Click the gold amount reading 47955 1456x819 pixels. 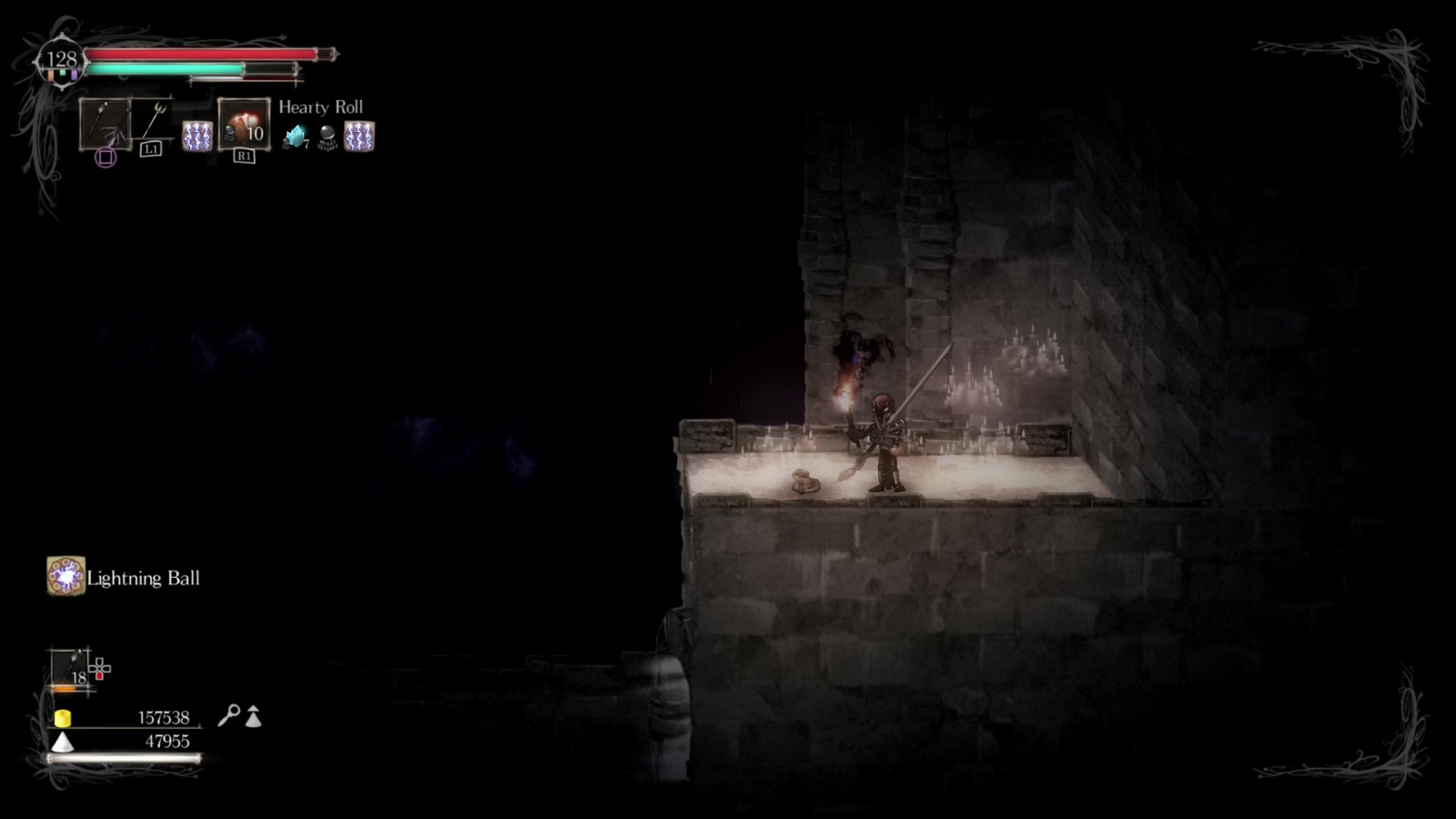pyautogui.click(x=168, y=740)
